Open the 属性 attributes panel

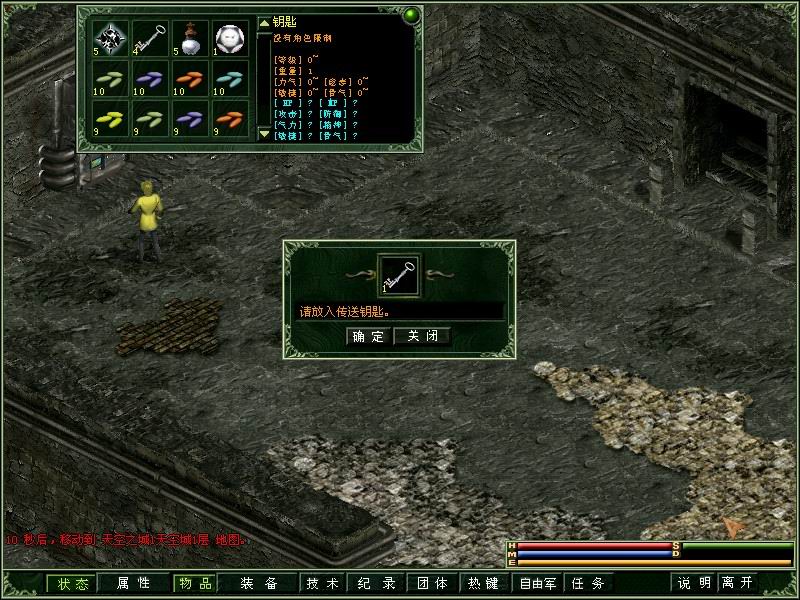tap(133, 583)
